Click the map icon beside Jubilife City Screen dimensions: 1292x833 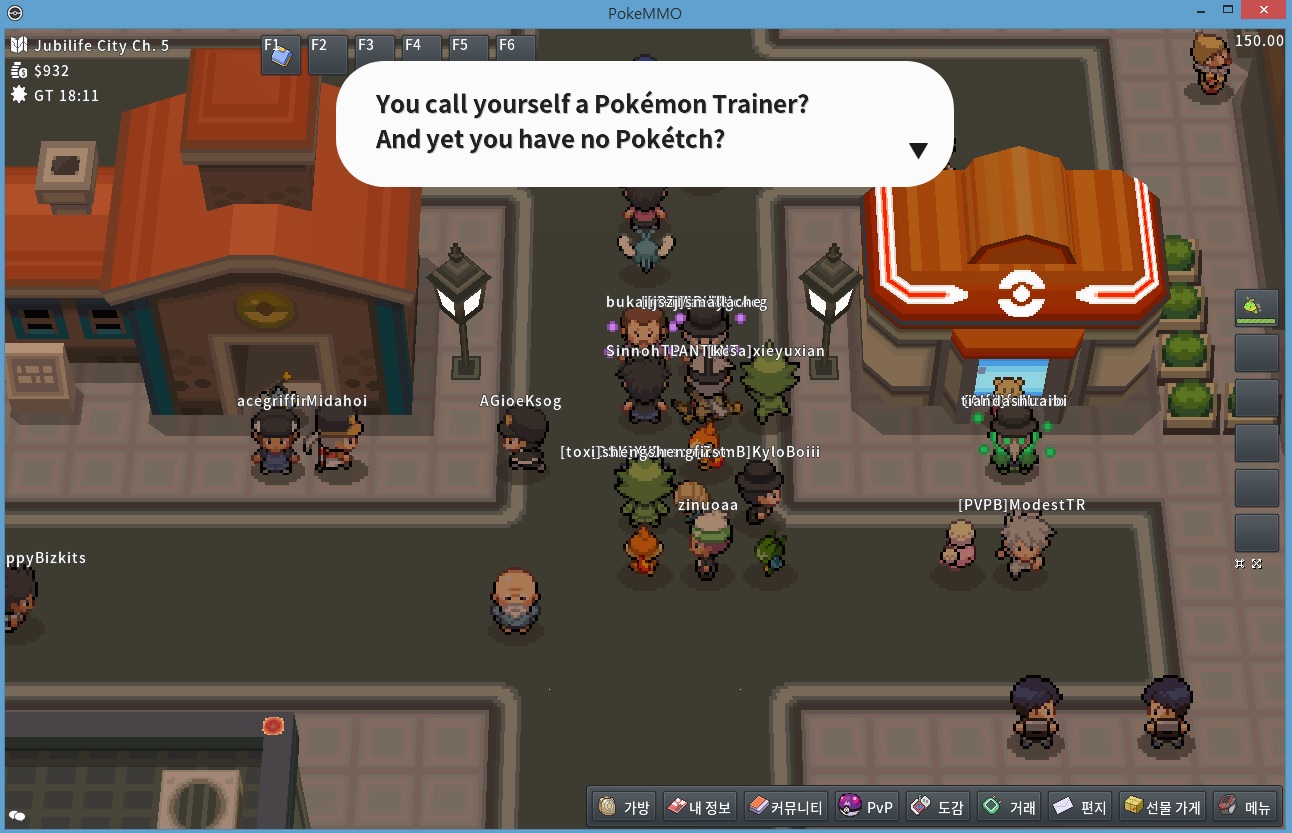19,45
